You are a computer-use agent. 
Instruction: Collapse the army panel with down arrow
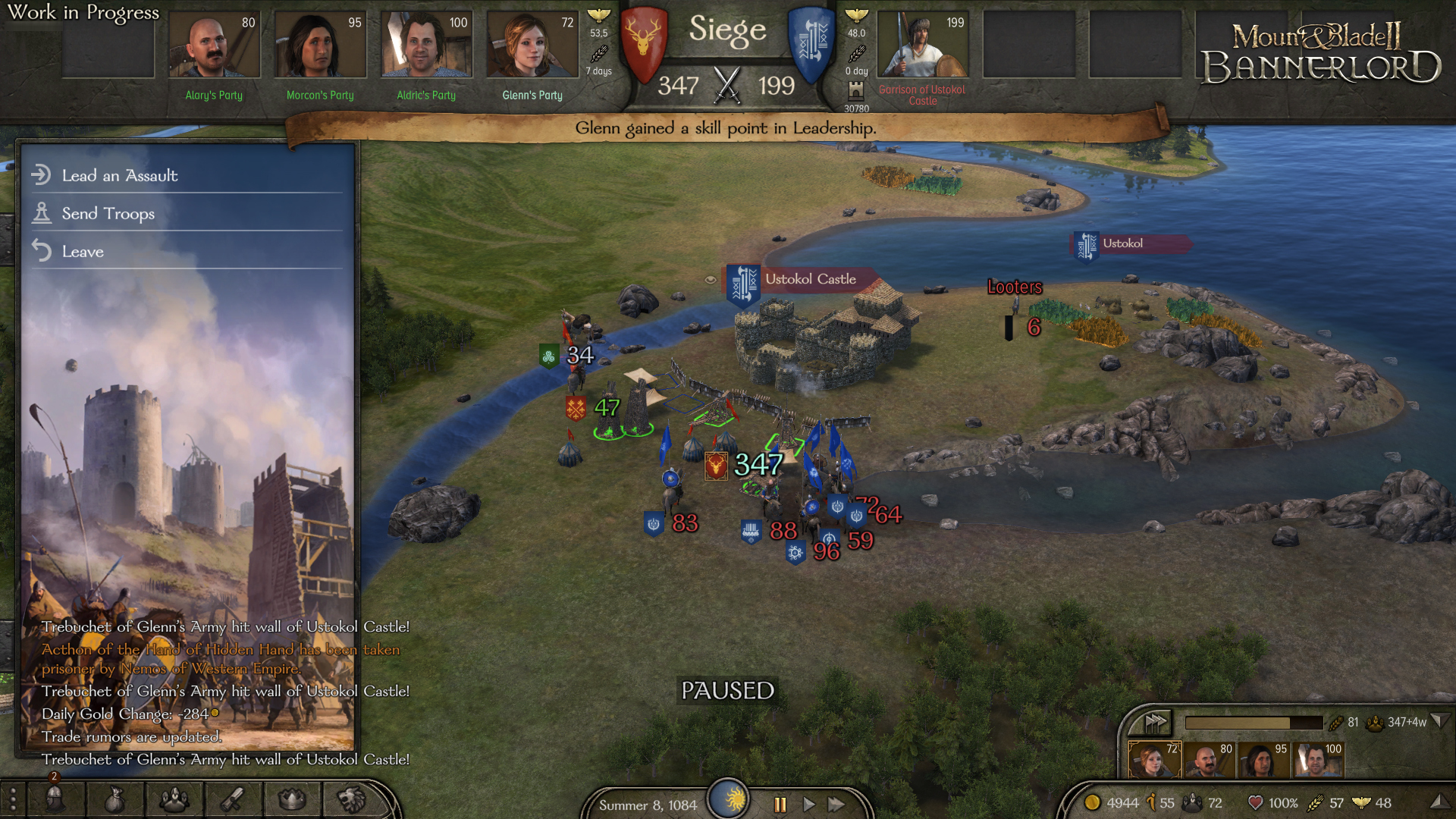click(1439, 721)
